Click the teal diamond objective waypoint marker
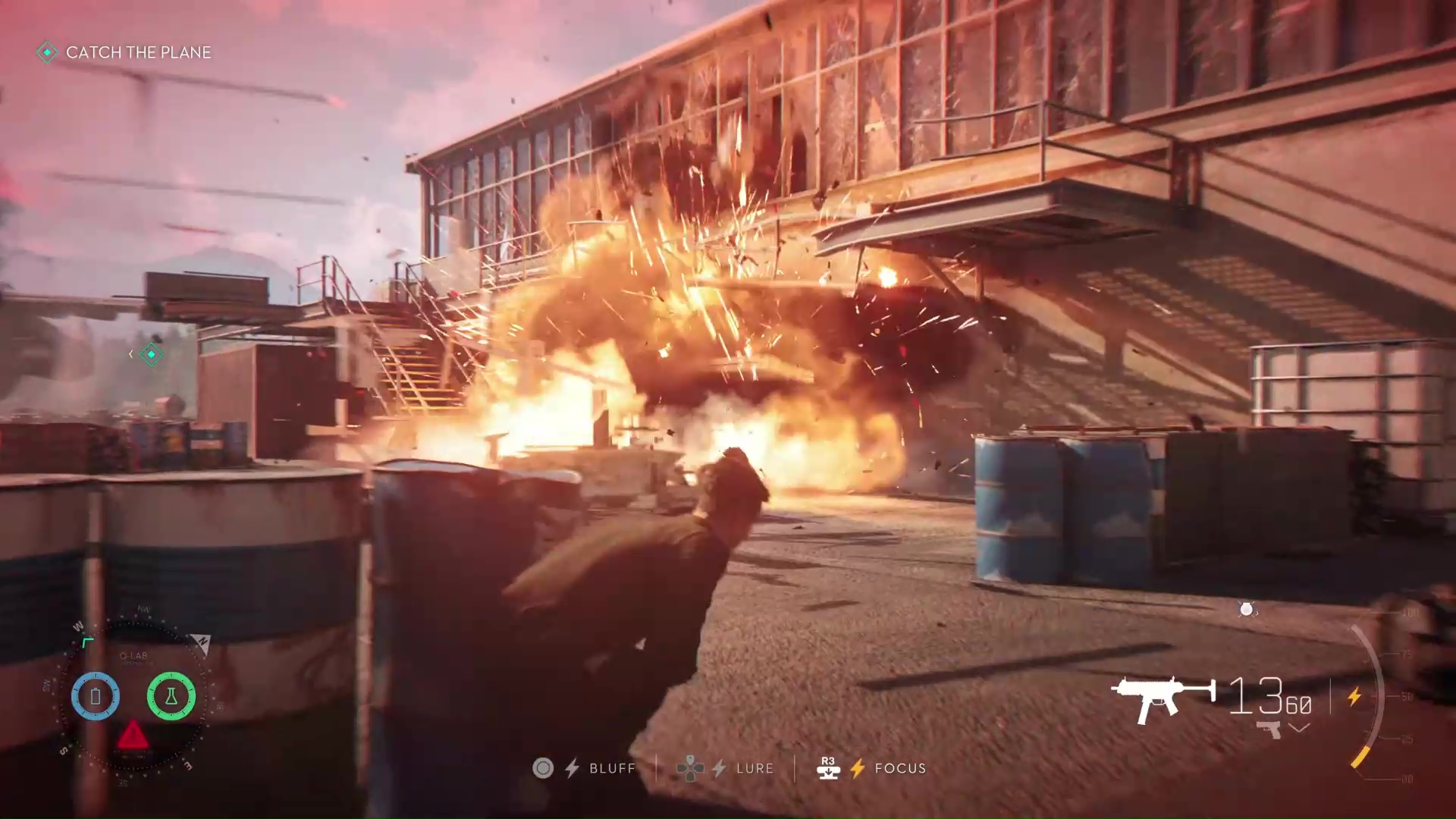This screenshot has height=819, width=1456. point(152,354)
